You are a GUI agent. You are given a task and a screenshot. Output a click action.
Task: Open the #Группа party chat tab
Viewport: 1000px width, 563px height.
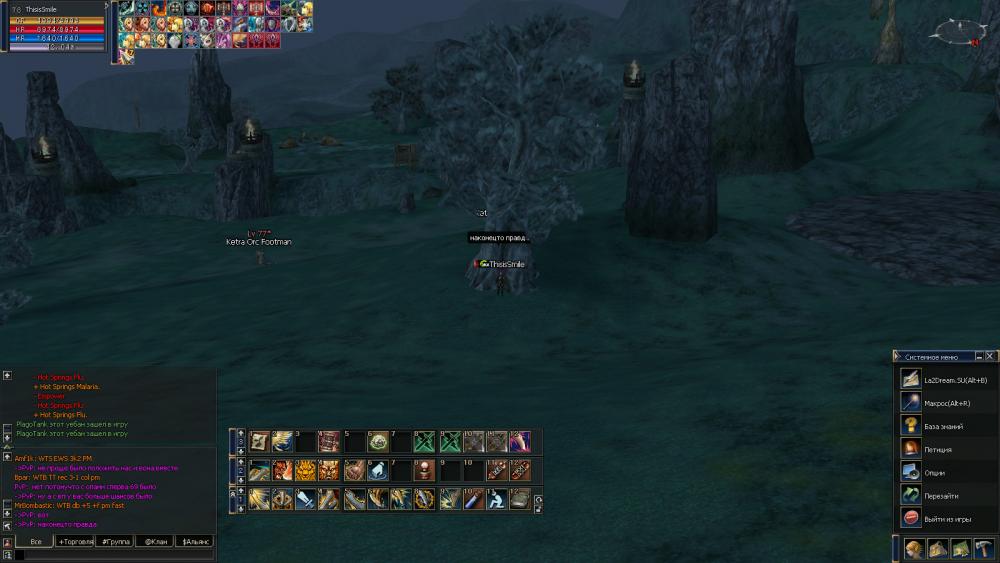[115, 541]
